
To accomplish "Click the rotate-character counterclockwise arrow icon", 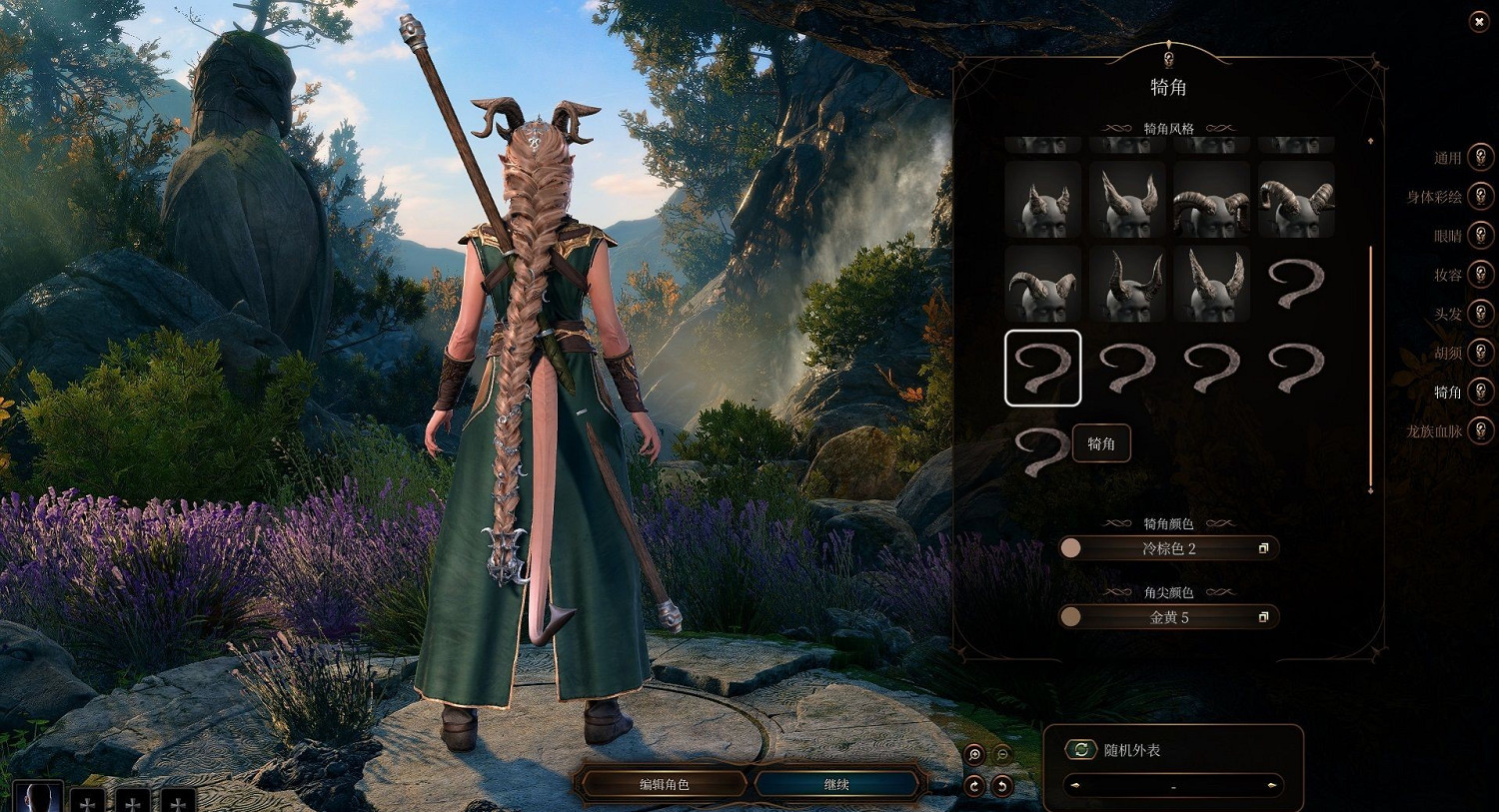I will tap(1002, 787).
